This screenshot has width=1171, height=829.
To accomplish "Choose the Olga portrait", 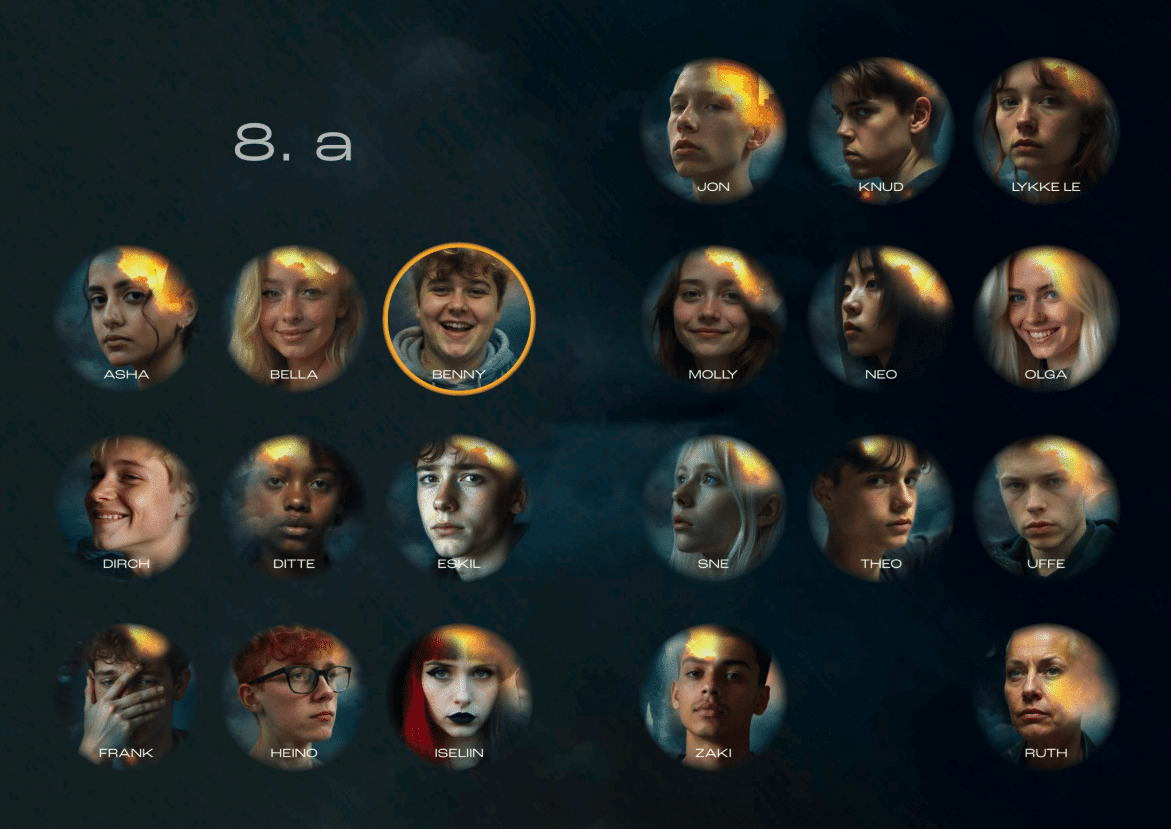I will coord(1046,316).
